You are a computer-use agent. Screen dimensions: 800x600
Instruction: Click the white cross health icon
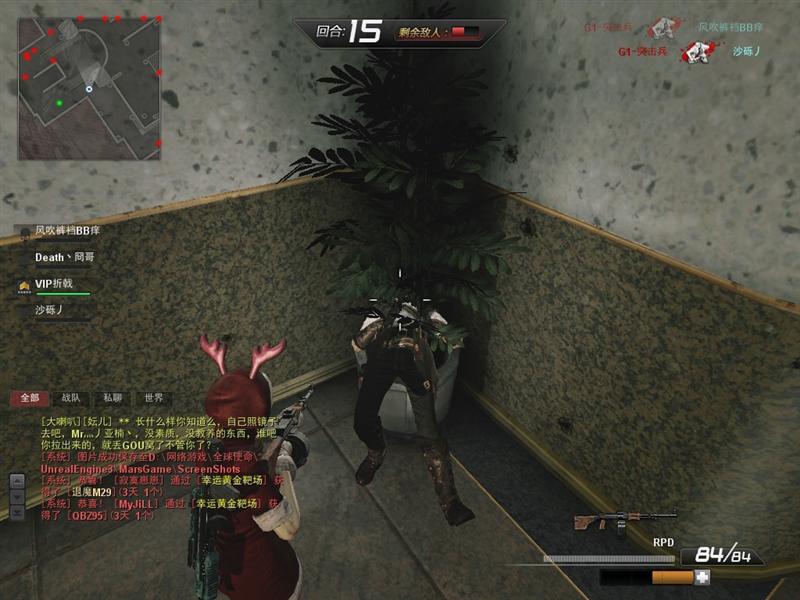703,577
